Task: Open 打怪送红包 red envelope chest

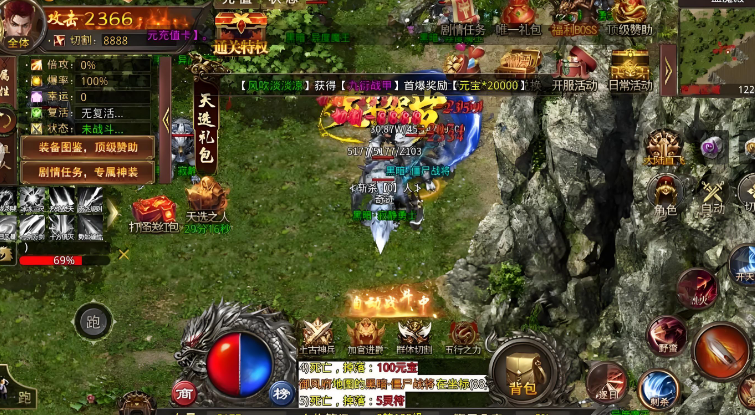Action: pos(152,214)
